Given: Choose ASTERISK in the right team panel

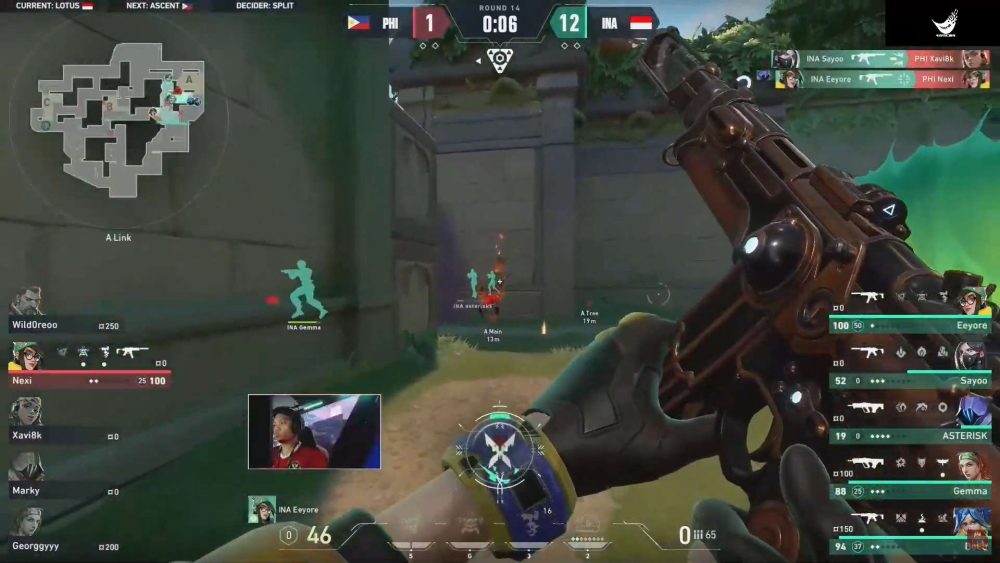Looking at the screenshot, I should 910,421.
